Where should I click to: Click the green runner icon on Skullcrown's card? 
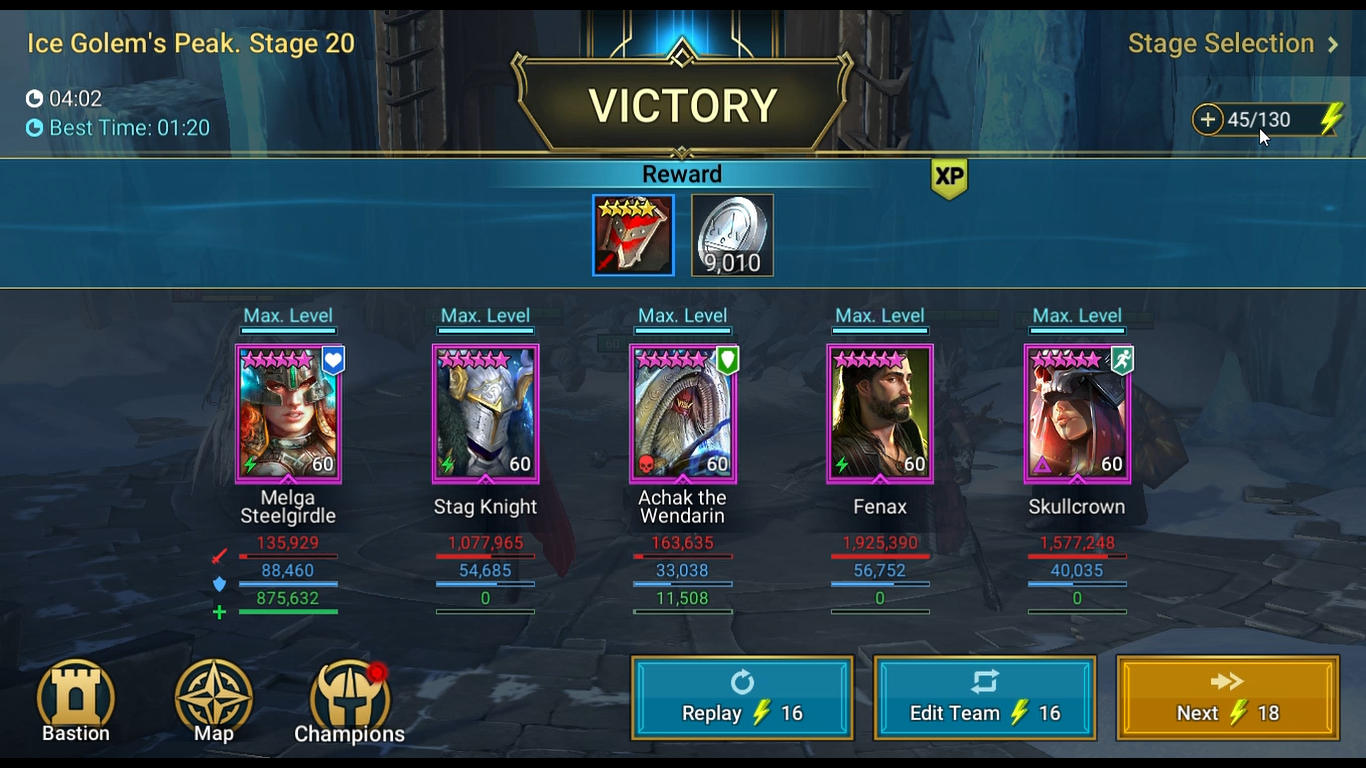(1121, 360)
